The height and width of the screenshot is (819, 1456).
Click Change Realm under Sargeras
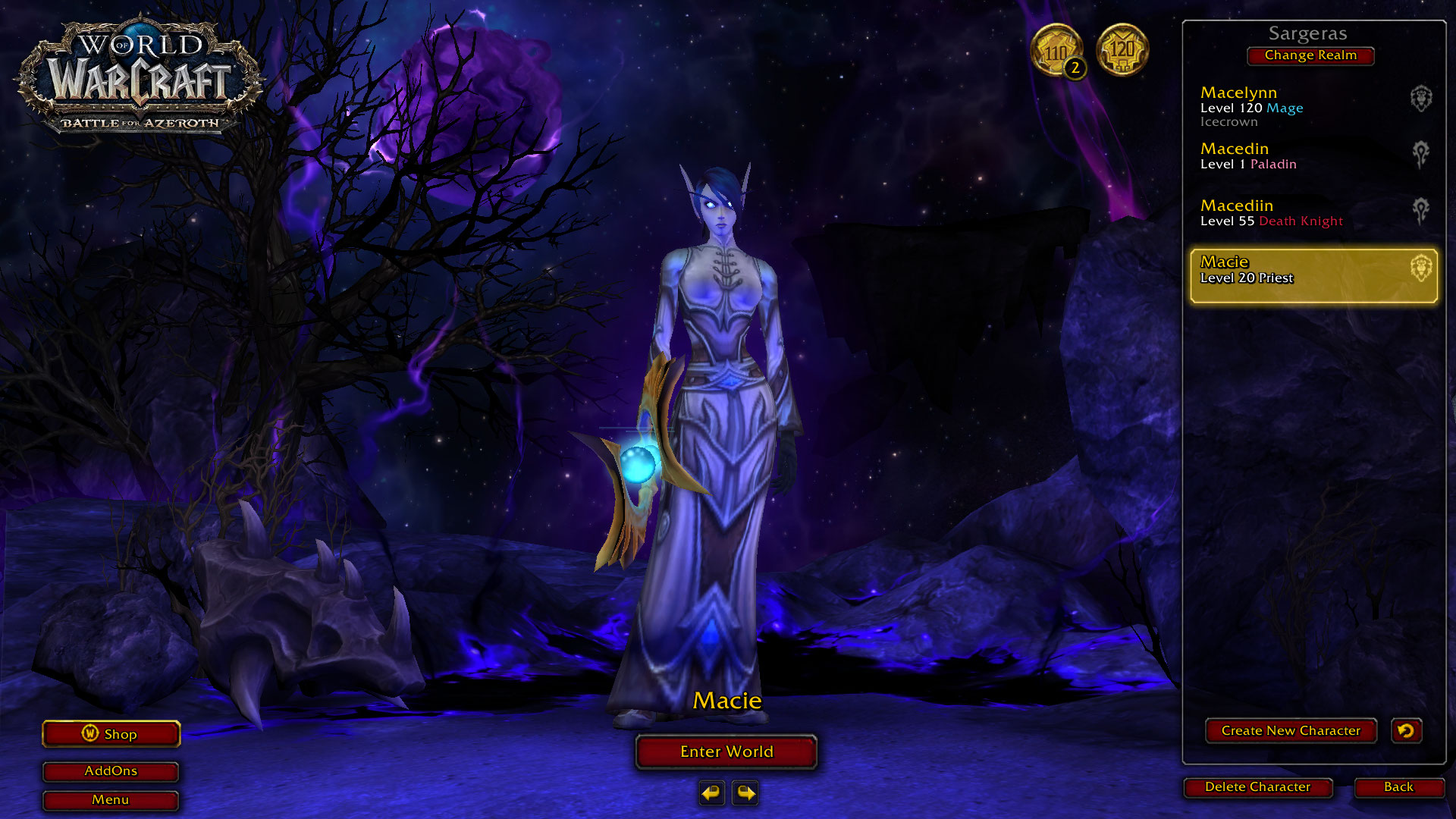1310,55
